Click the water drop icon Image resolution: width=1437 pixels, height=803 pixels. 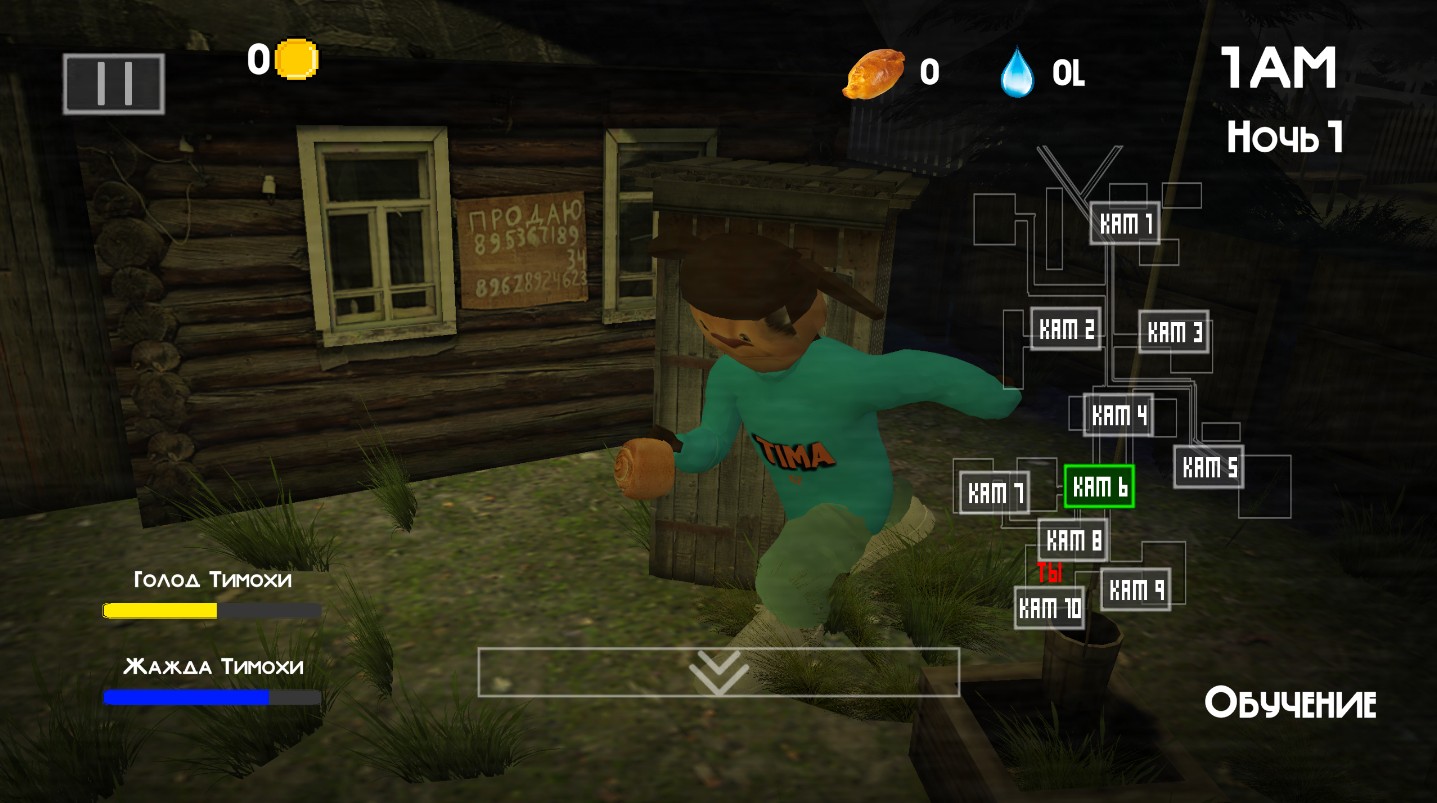(x=1016, y=73)
